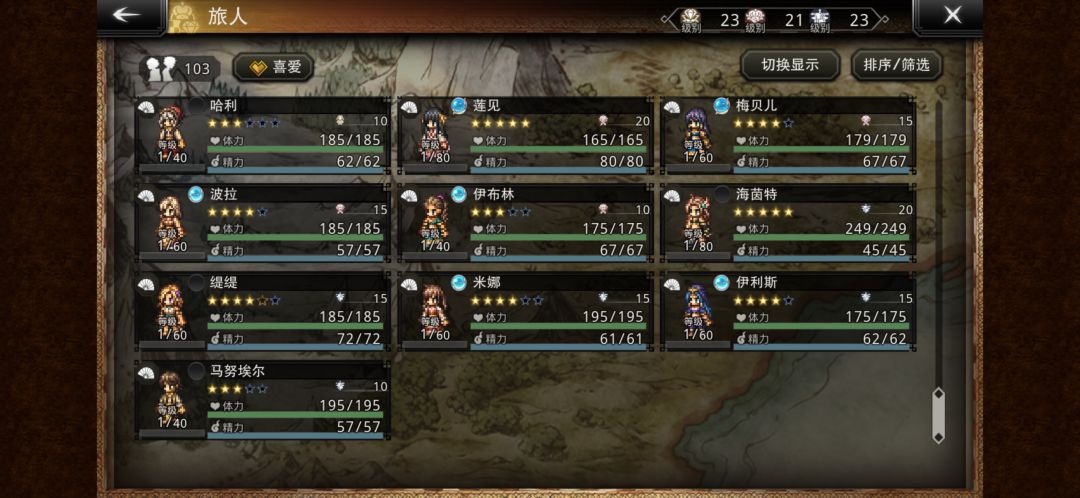Open the 排序/筛选 sort filter
This screenshot has width=1080, height=498.
pyautogui.click(x=896, y=65)
